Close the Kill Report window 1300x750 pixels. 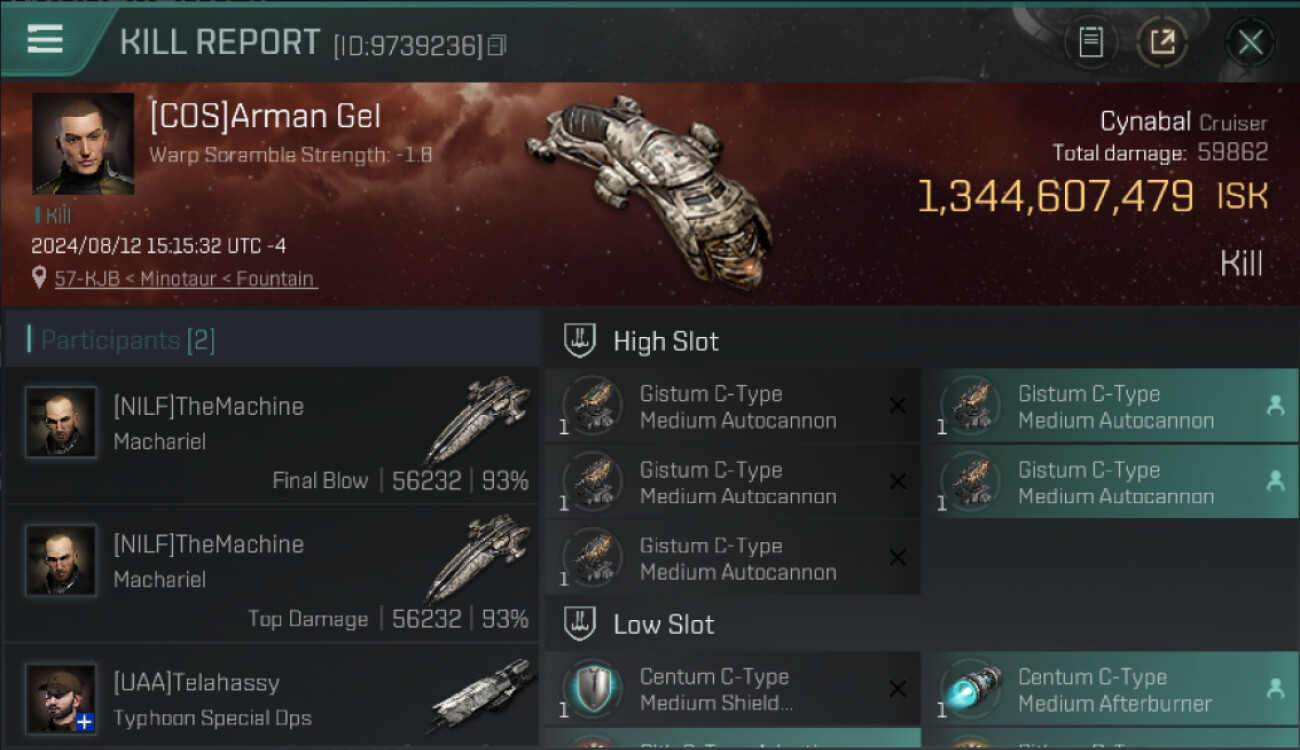pos(1250,42)
